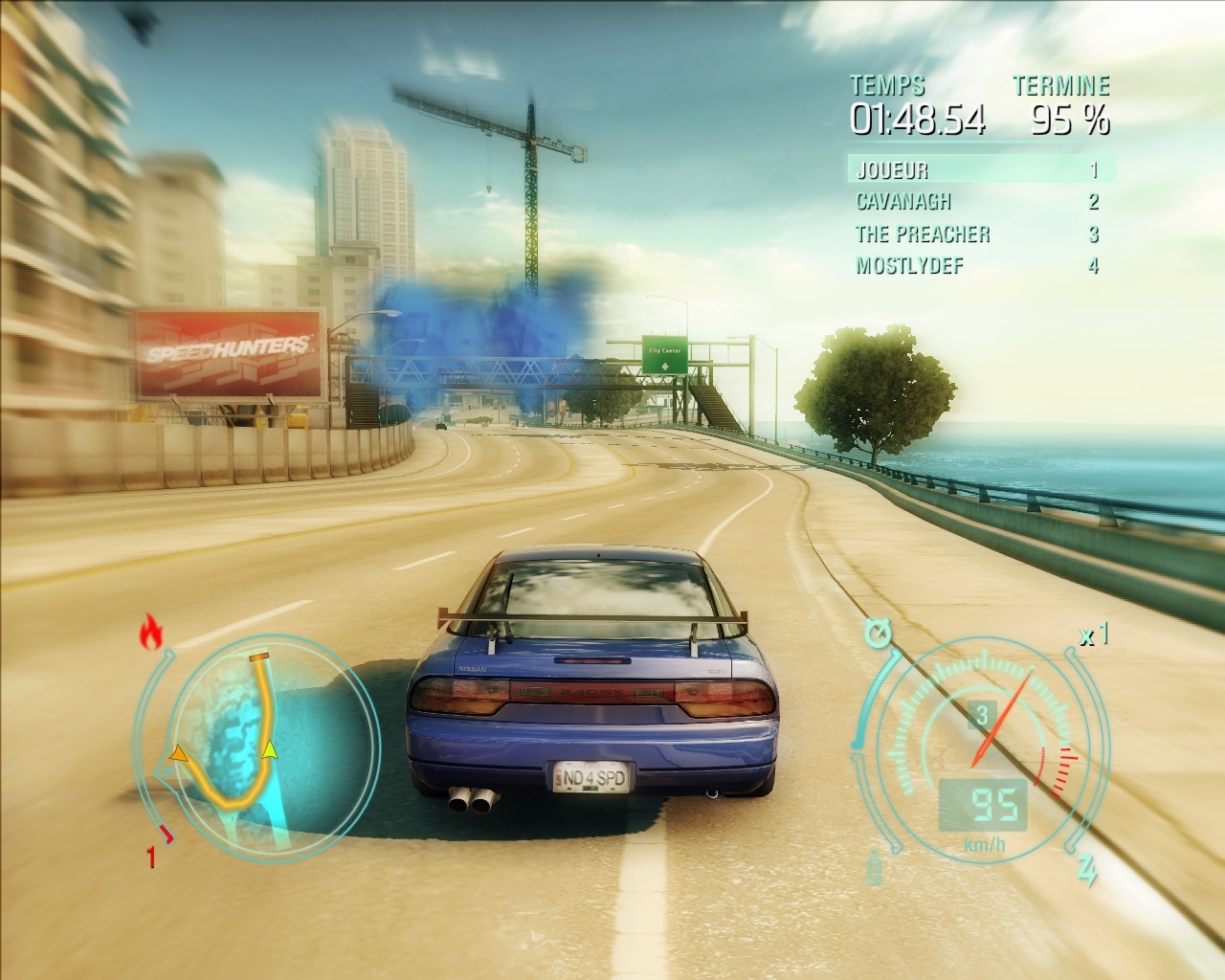Choose THE PREACHER in the standings list

978,234
